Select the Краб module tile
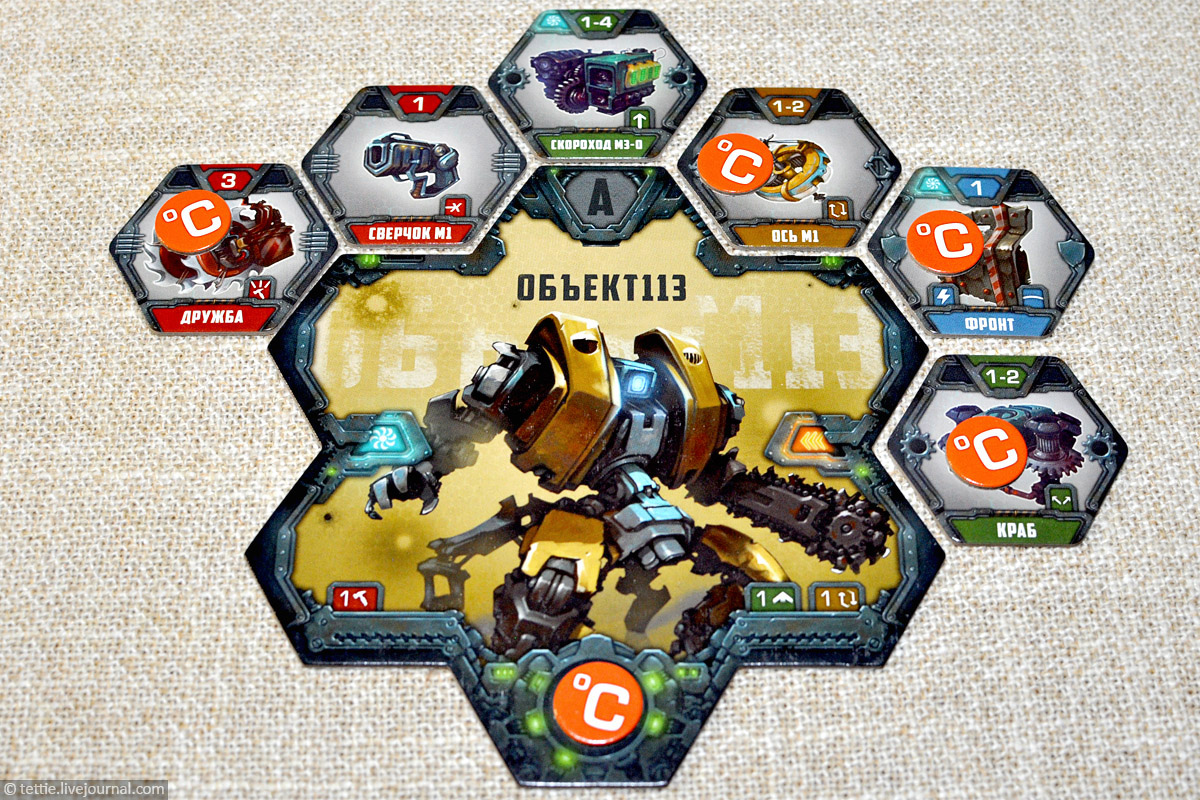 1006,450
